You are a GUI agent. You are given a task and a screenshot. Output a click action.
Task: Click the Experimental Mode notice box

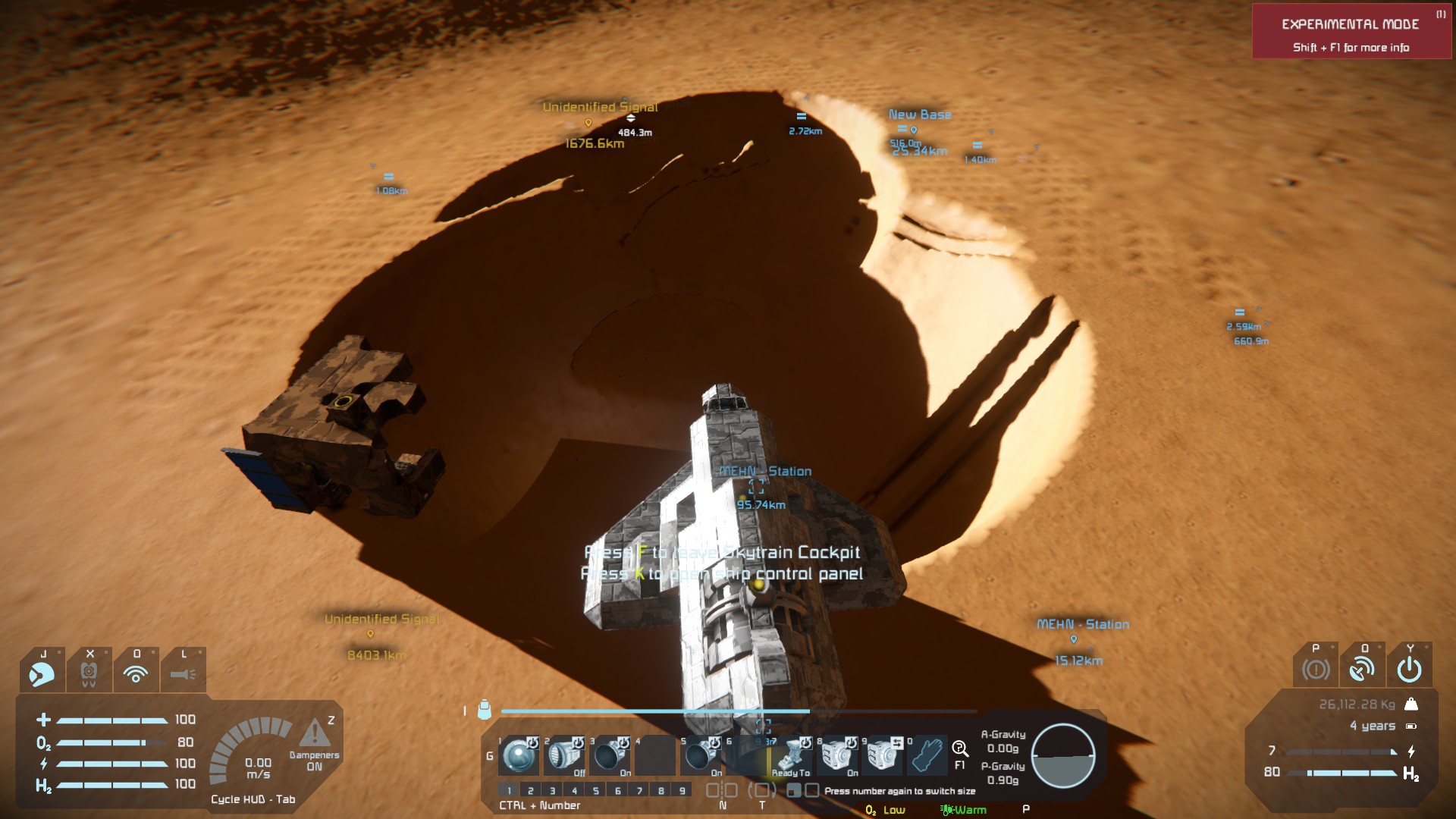point(1351,32)
